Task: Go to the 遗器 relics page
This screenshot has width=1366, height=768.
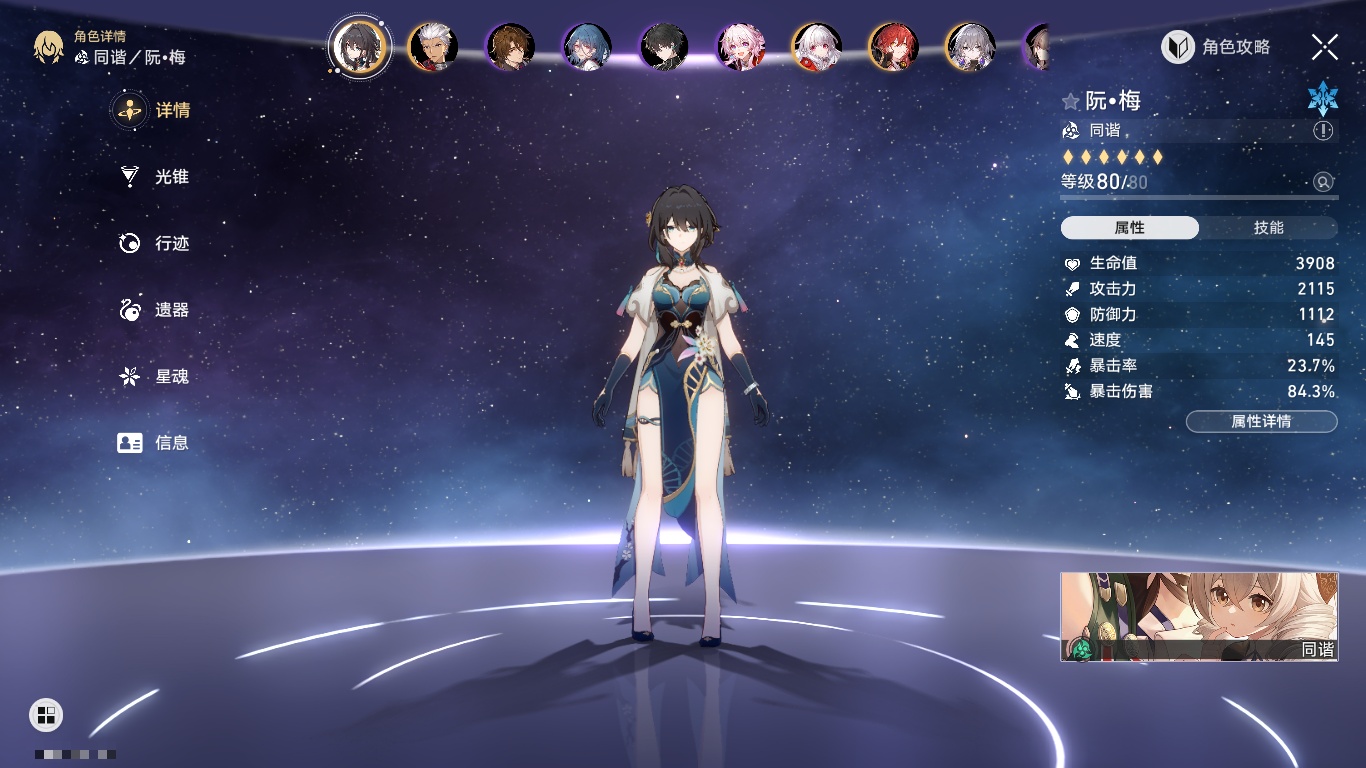Action: [x=155, y=310]
